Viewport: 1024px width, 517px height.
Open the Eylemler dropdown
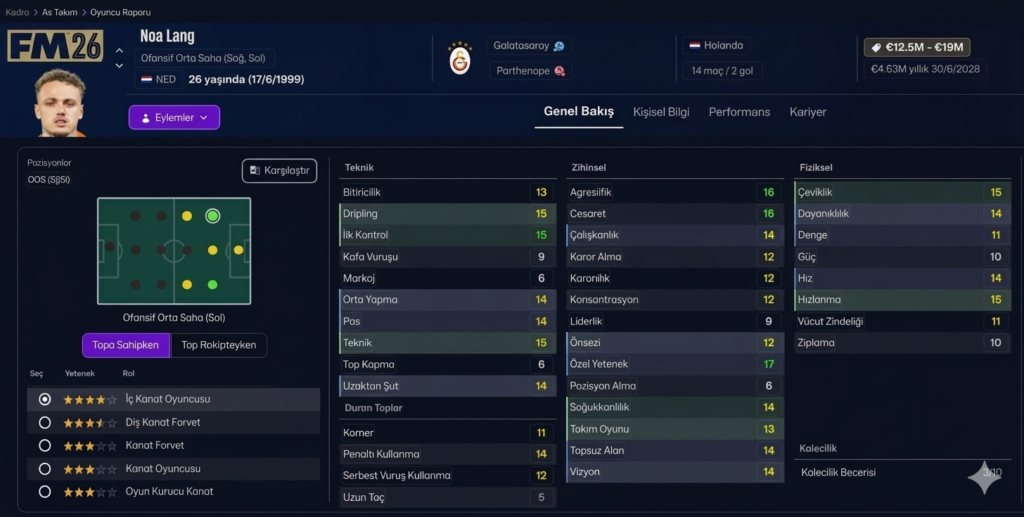pyautogui.click(x=174, y=118)
